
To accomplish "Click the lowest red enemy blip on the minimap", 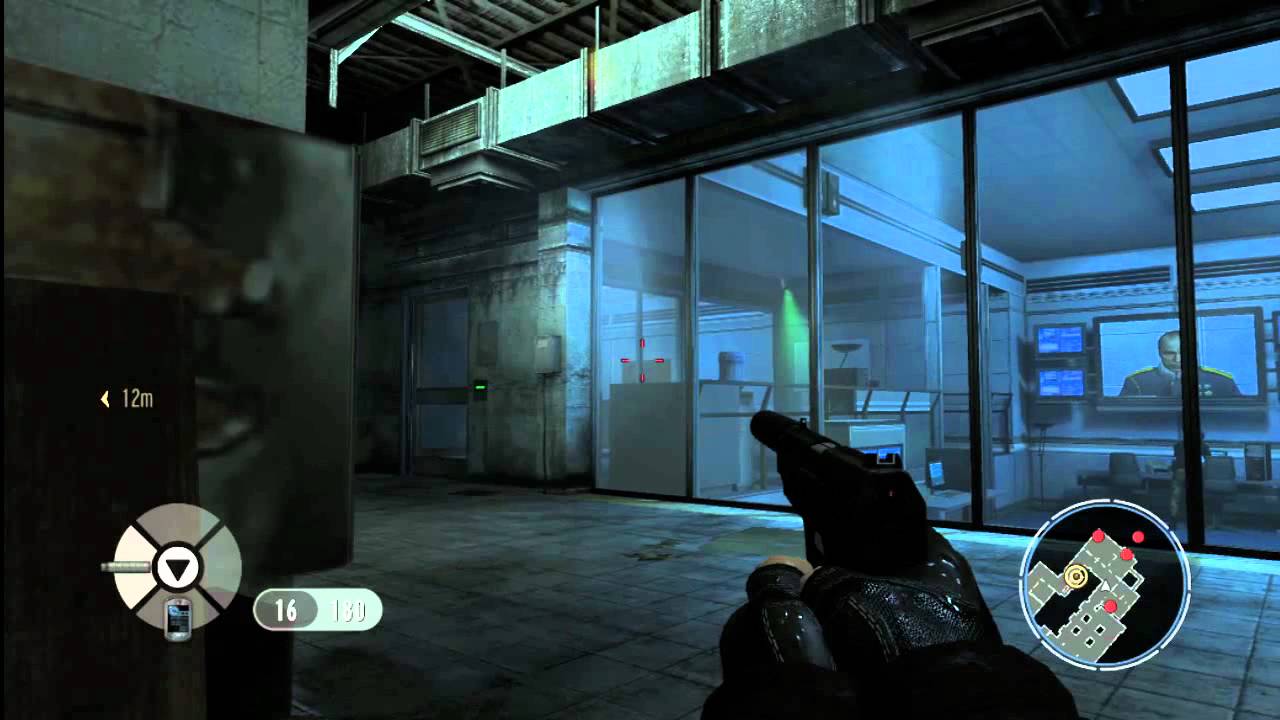I will point(1110,605).
